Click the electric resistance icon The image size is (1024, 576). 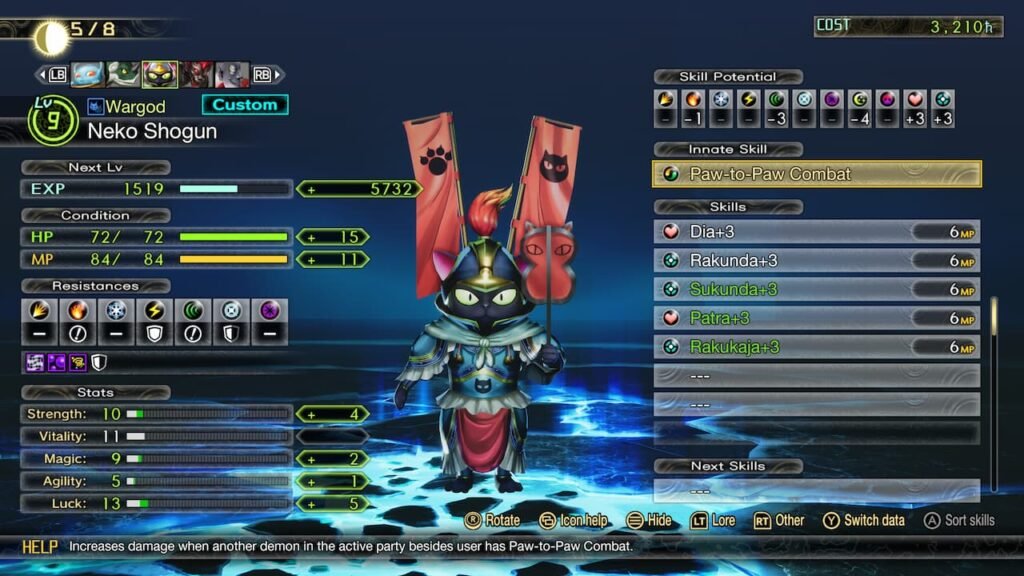click(155, 310)
